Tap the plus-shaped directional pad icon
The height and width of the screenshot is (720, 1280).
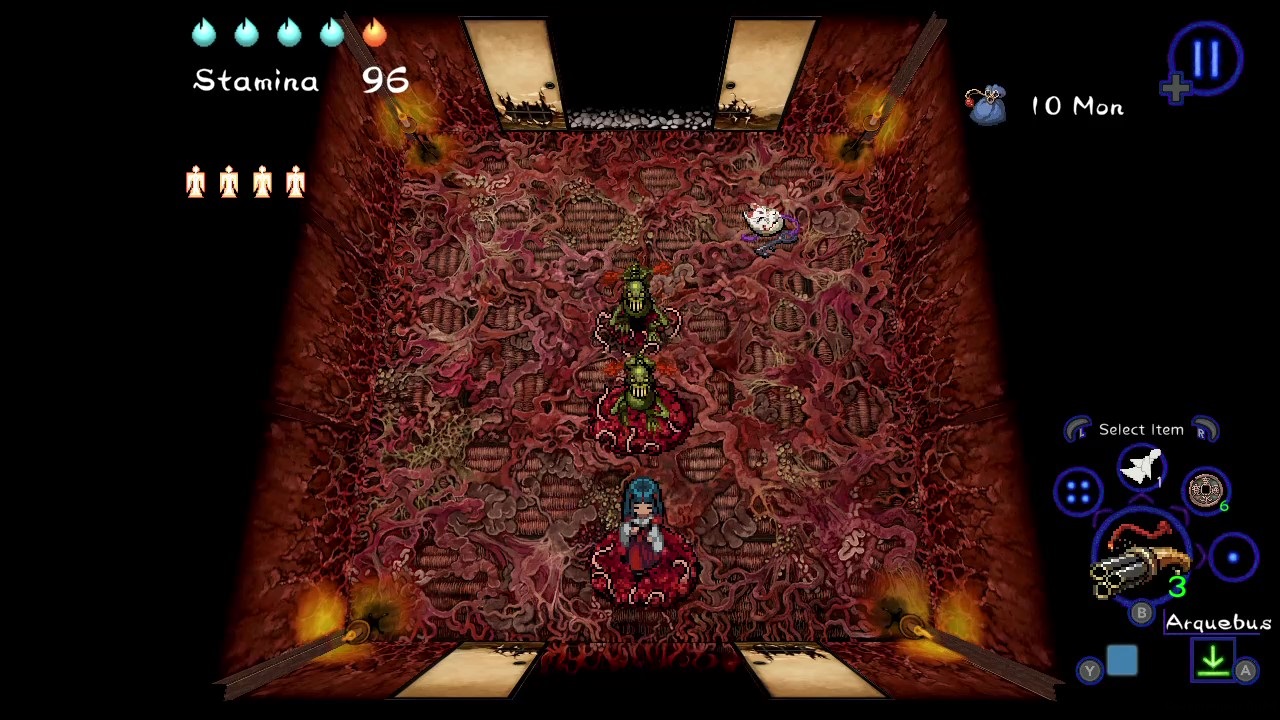(1175, 88)
